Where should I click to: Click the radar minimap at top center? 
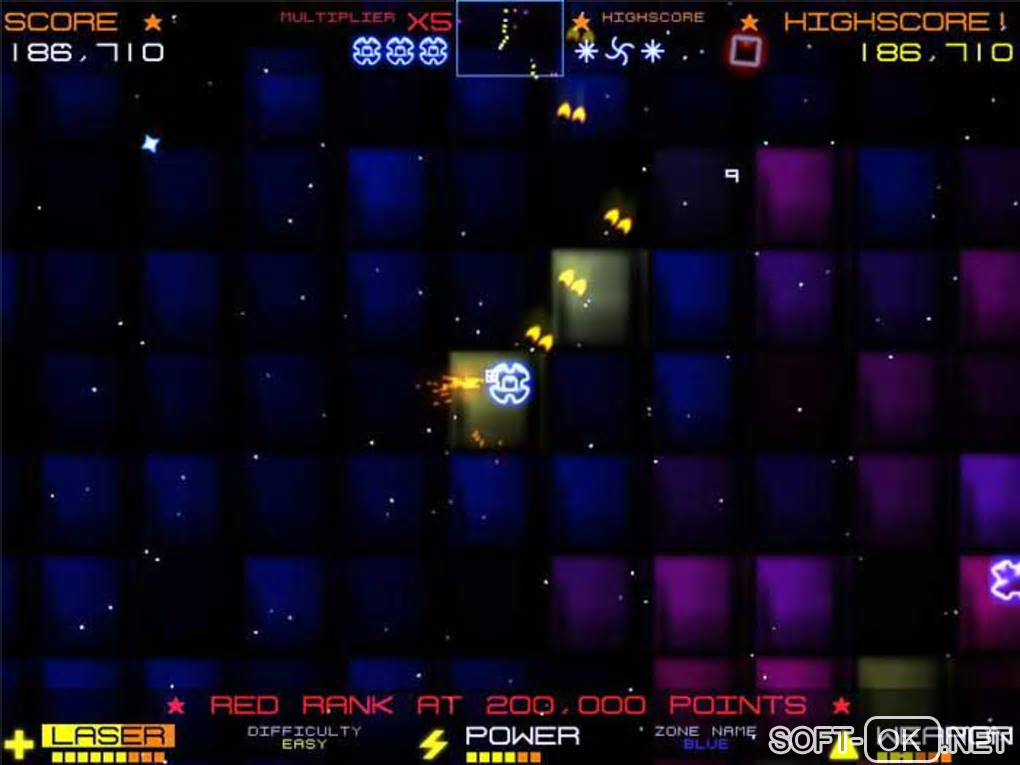pyautogui.click(x=509, y=38)
